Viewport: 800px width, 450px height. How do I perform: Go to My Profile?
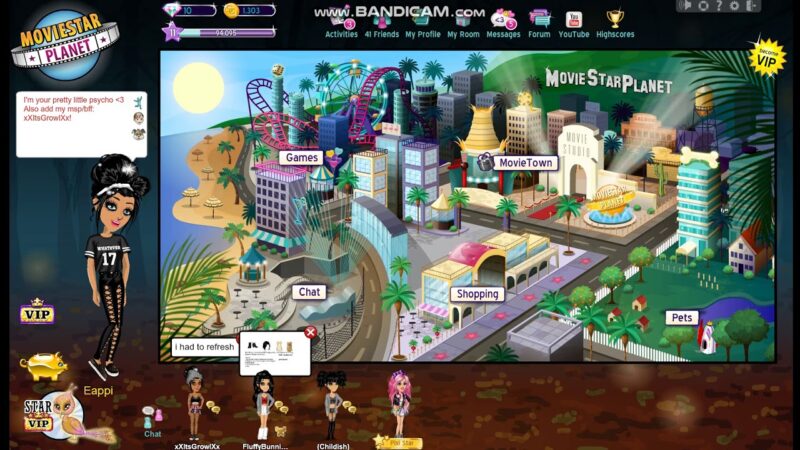[x=422, y=24]
